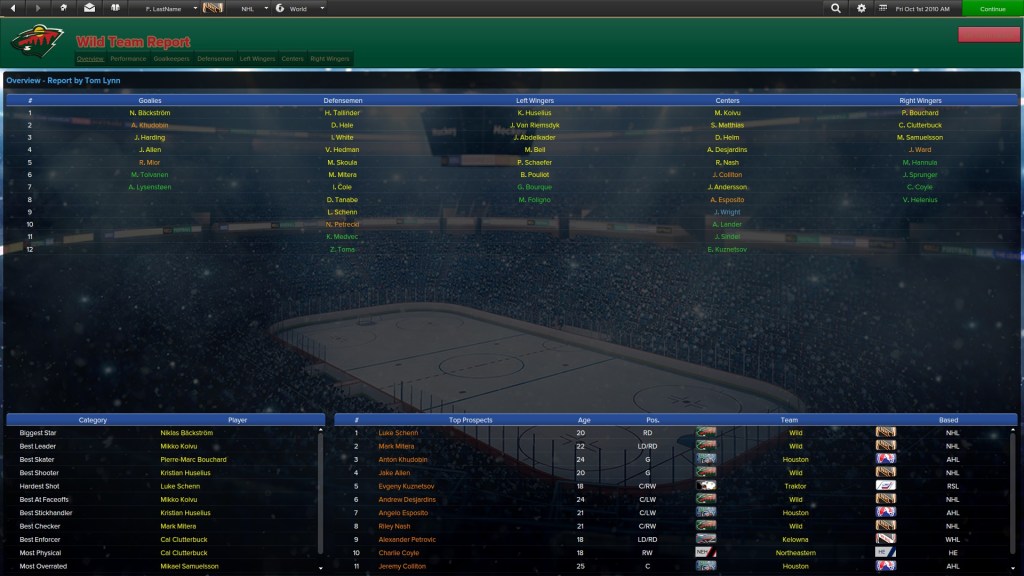Open the search magnifier
The image size is (1024, 576).
pos(836,8)
